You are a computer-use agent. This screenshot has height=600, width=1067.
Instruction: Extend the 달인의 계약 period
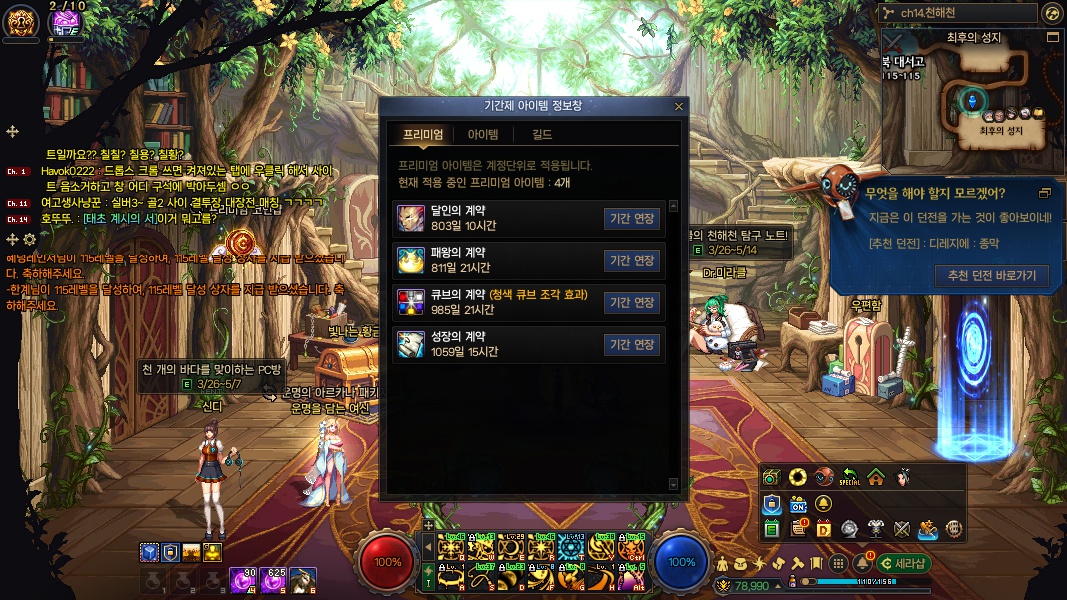[632, 219]
